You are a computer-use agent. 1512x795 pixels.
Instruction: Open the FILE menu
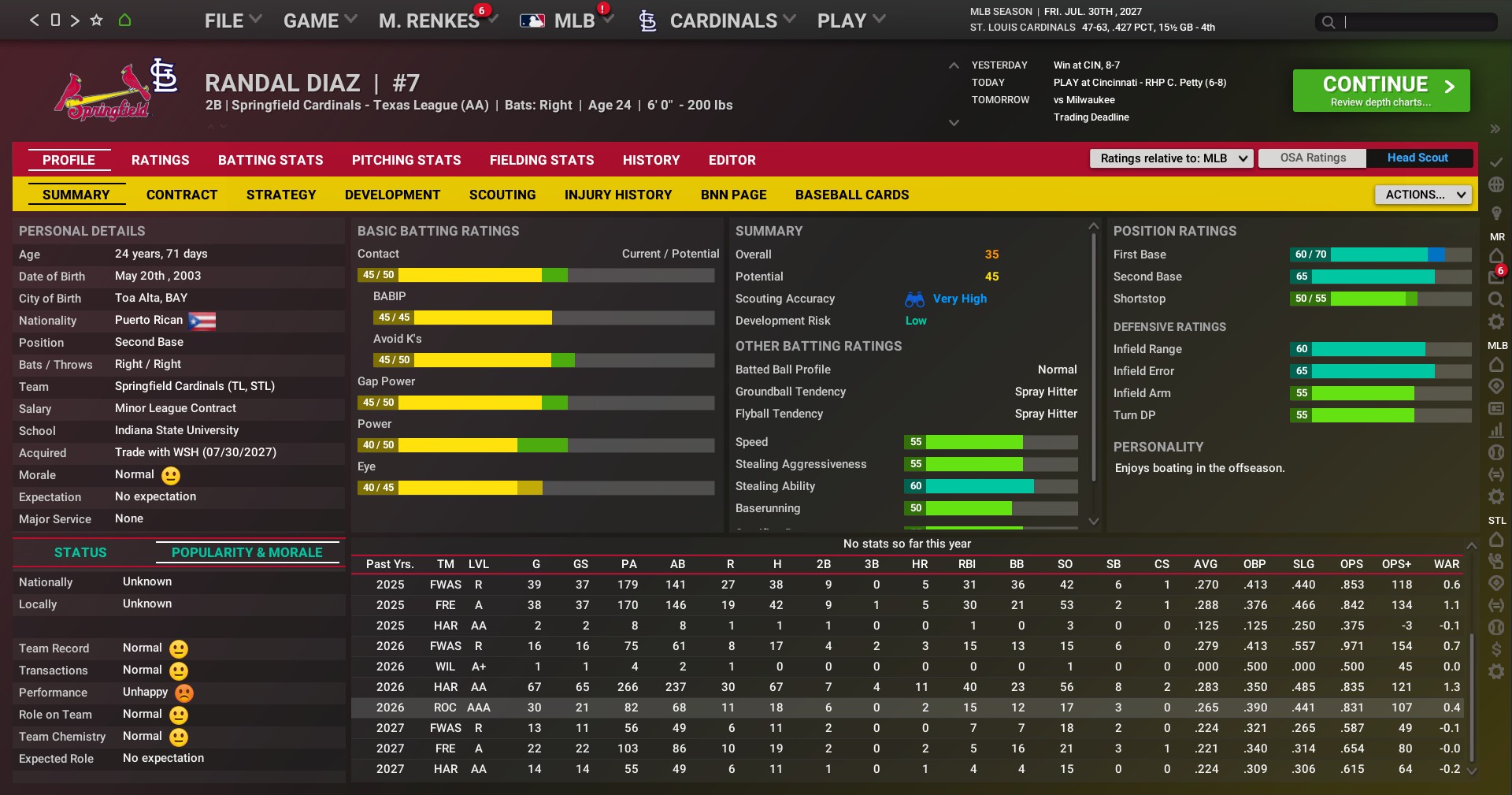tap(232, 21)
